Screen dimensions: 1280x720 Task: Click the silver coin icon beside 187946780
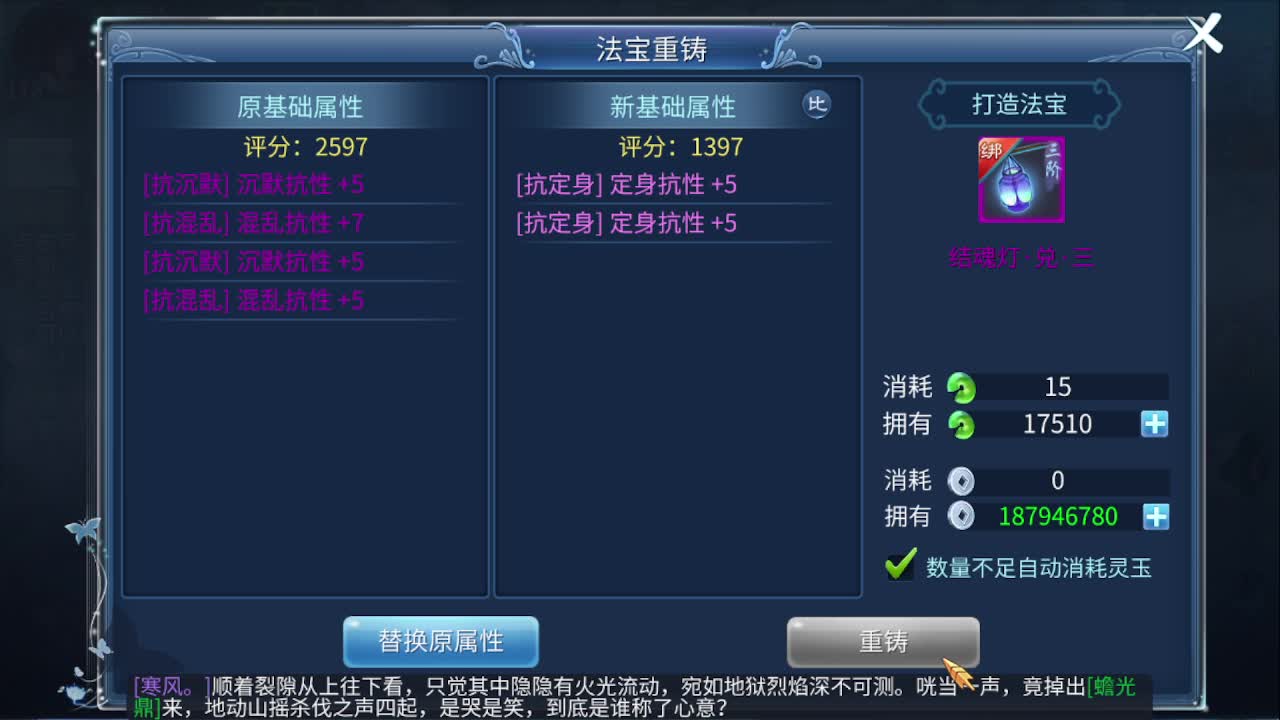961,517
